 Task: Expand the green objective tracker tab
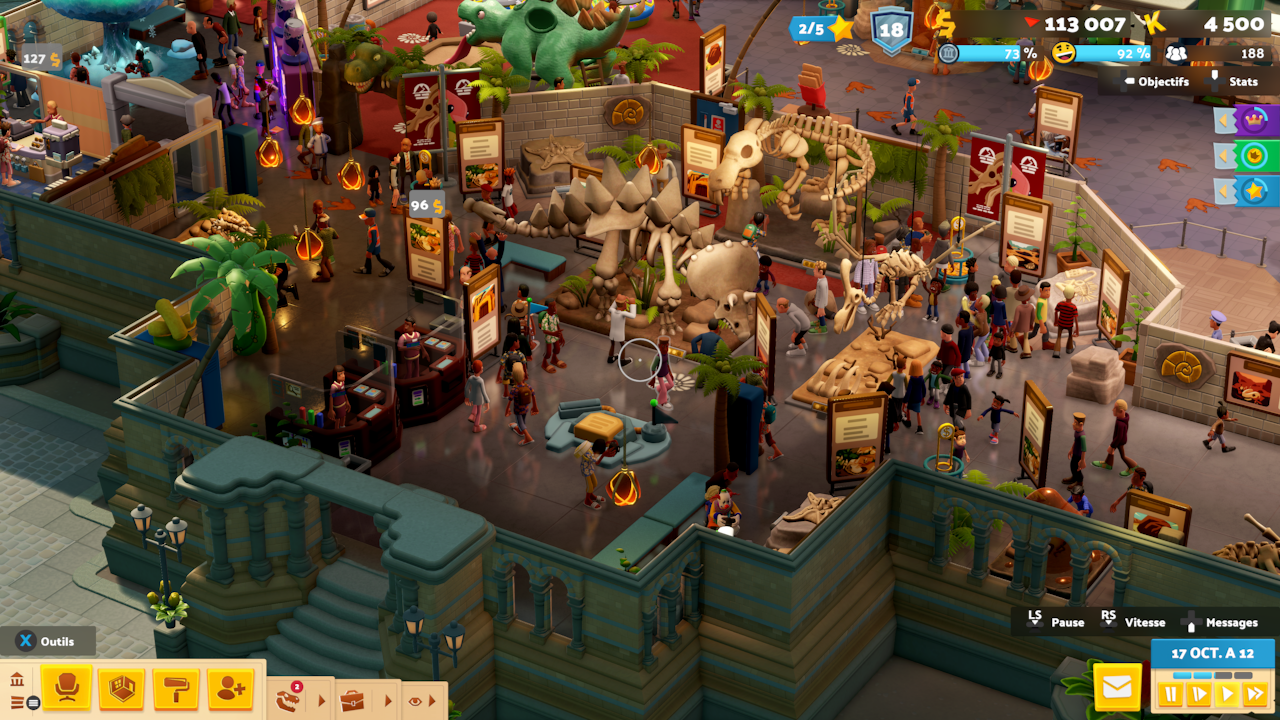click(1252, 156)
